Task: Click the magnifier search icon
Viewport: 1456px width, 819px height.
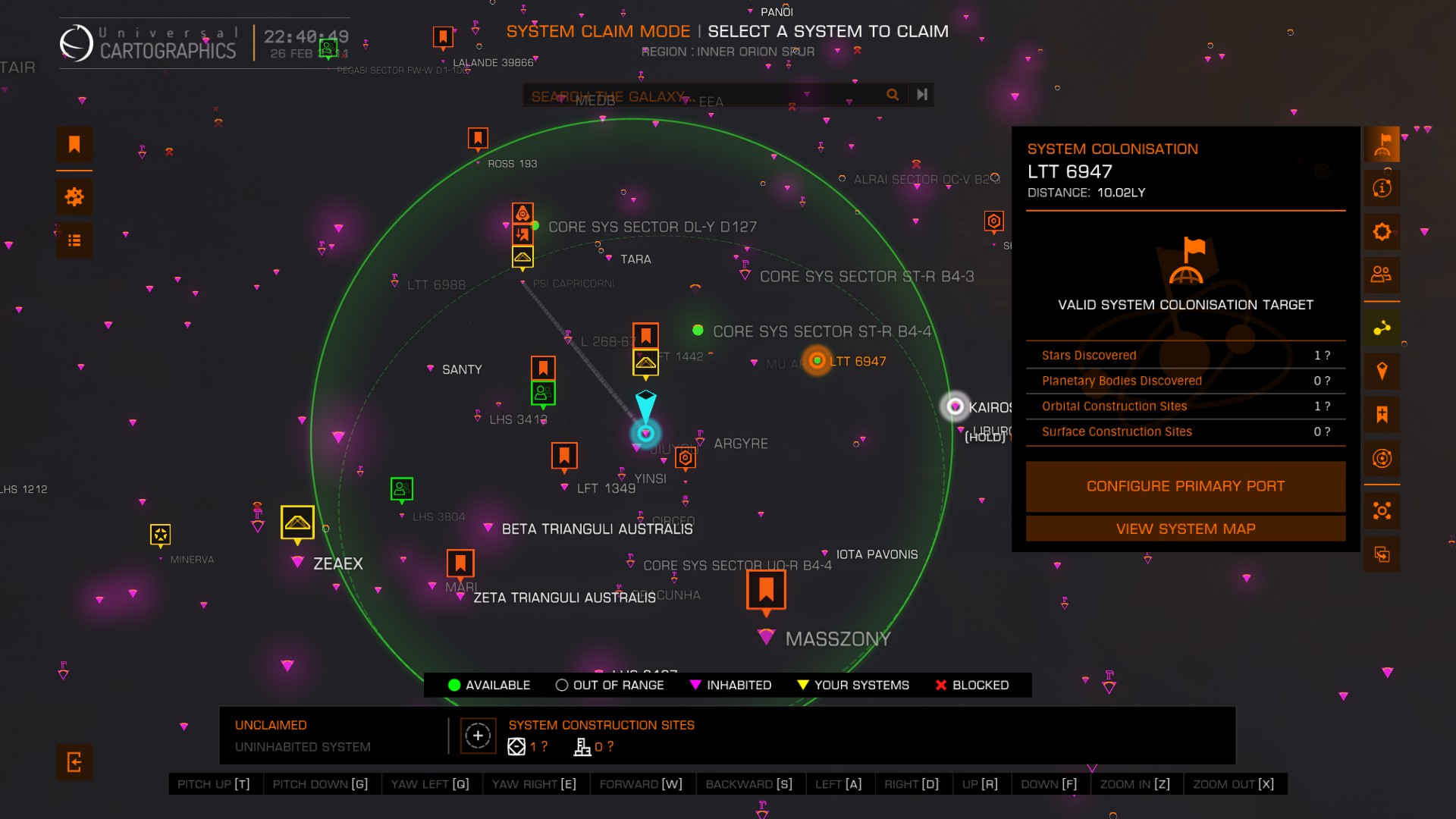Action: 893,95
